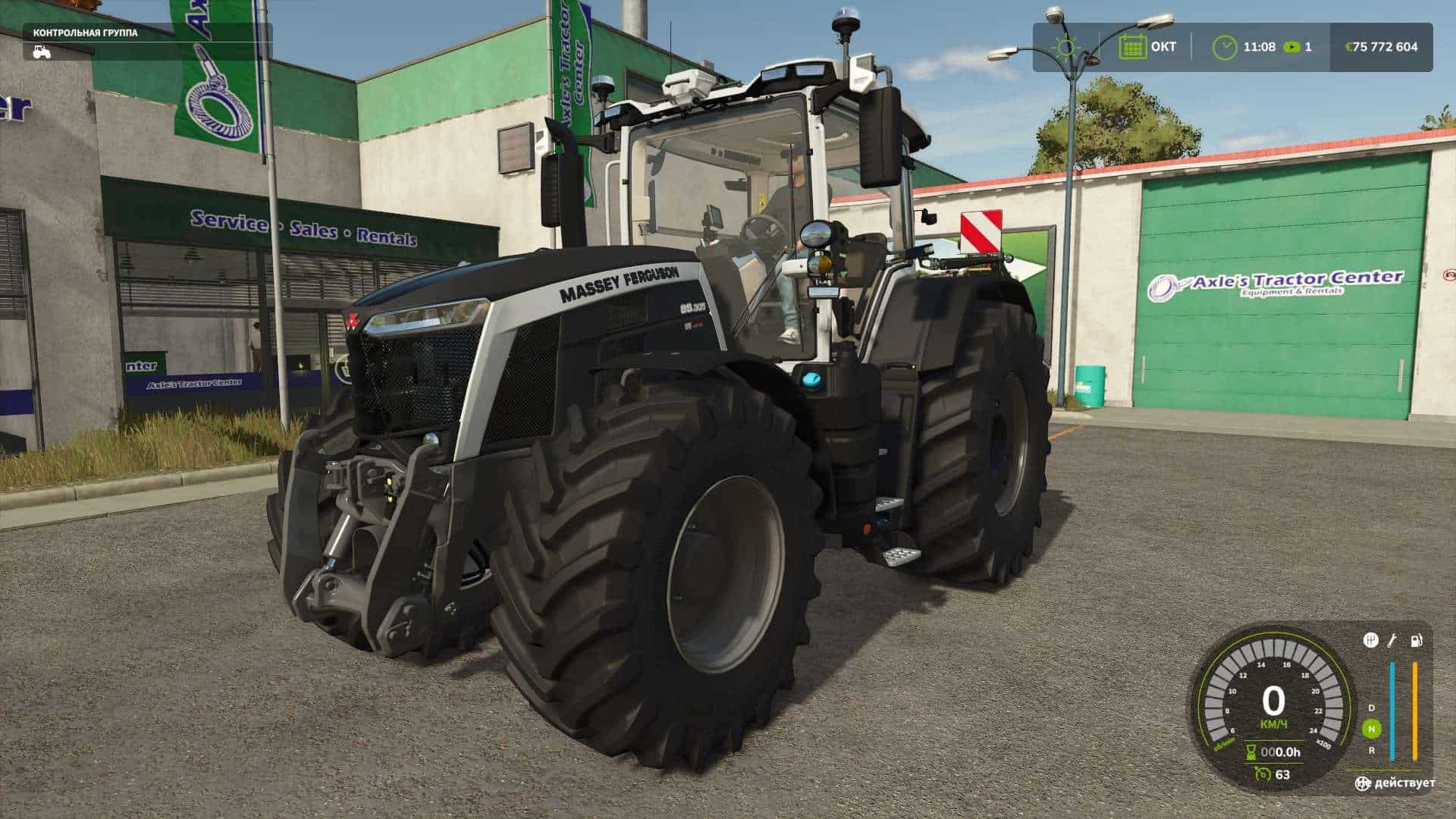Click the wrench maintenance icon on the HUD
The width and height of the screenshot is (1456, 819).
tap(1392, 640)
